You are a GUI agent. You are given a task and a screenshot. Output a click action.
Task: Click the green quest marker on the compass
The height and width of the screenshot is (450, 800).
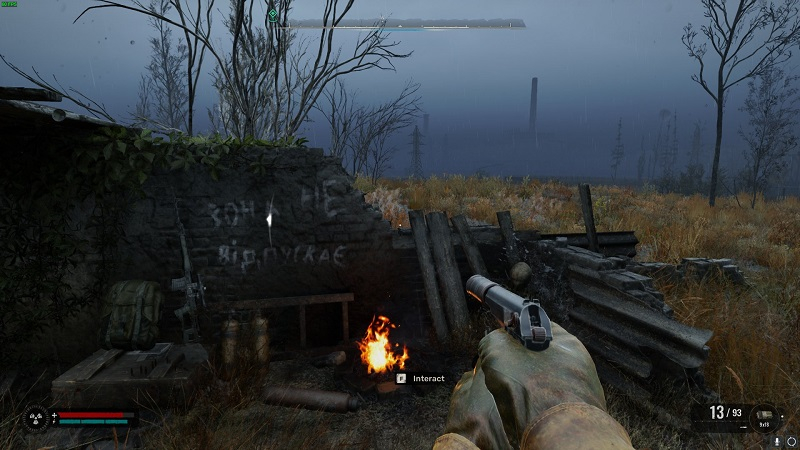pos(273,13)
